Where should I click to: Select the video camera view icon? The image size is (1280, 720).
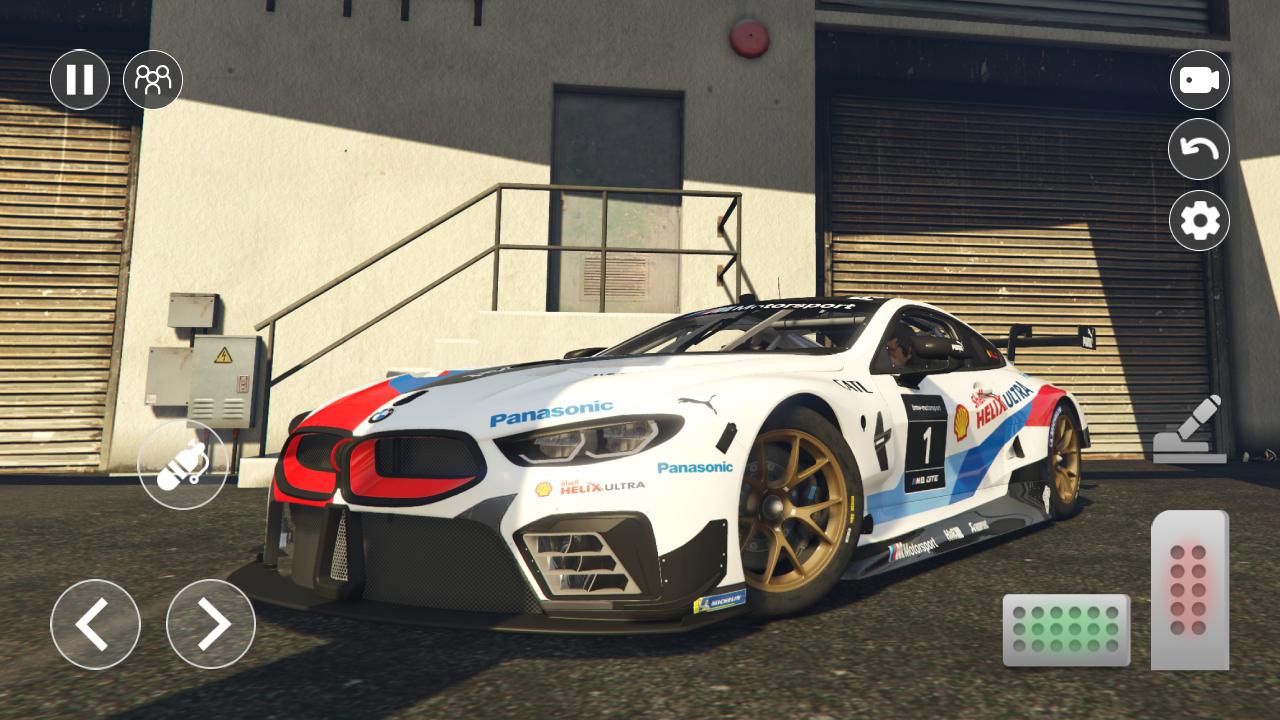pyautogui.click(x=1200, y=80)
